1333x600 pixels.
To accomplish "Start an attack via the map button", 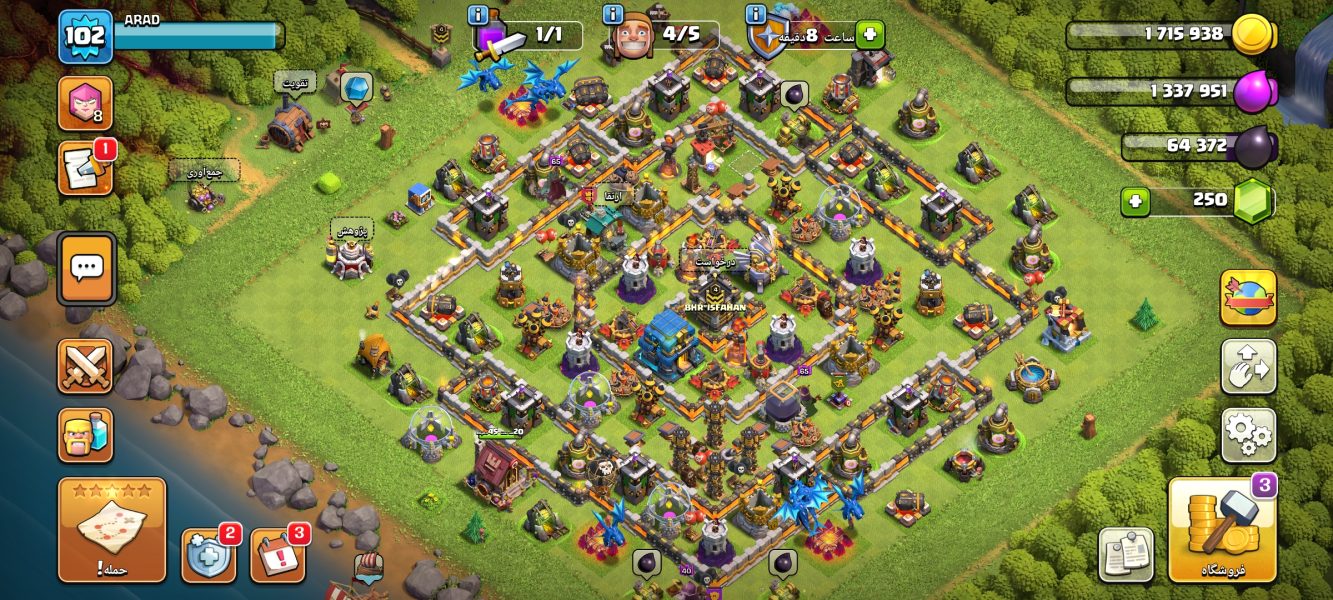I will [x=112, y=530].
